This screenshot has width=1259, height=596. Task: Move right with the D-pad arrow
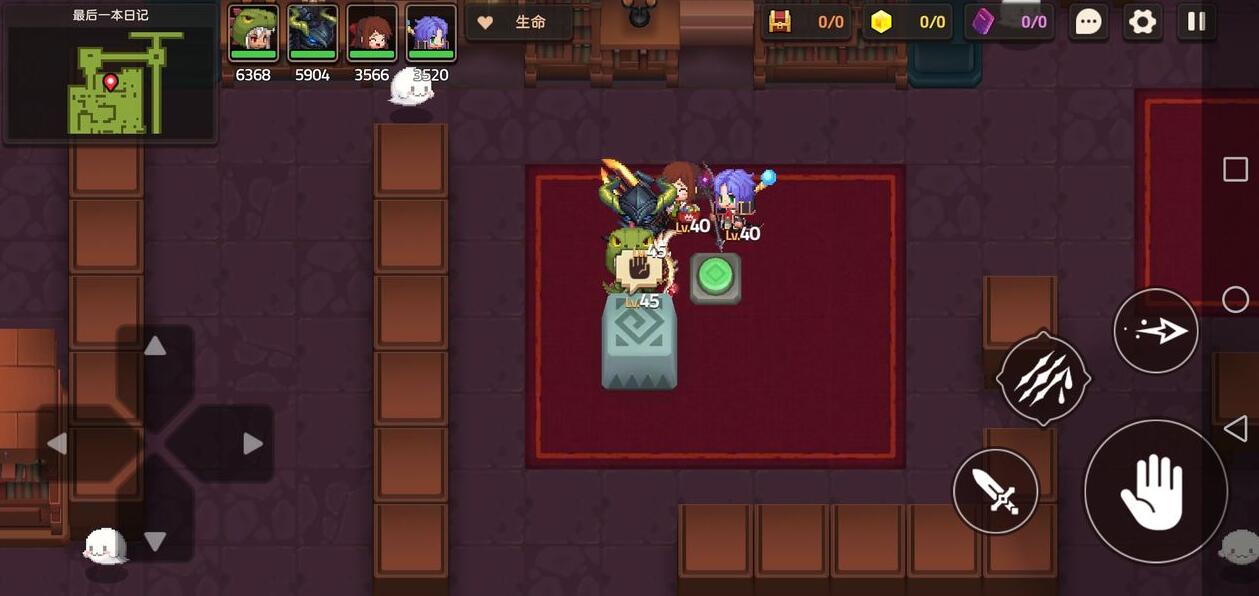[253, 443]
